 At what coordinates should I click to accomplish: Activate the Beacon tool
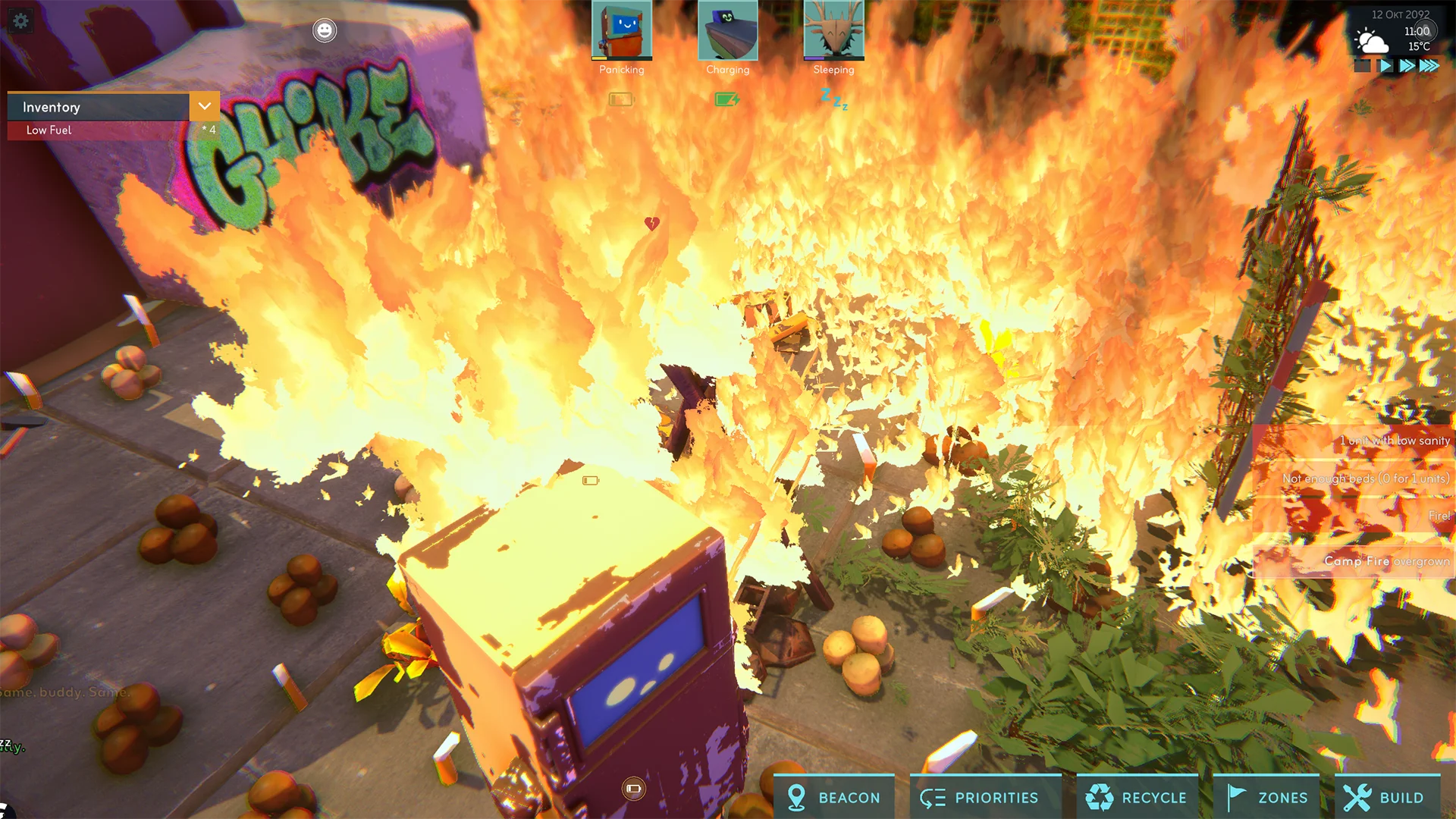833,797
